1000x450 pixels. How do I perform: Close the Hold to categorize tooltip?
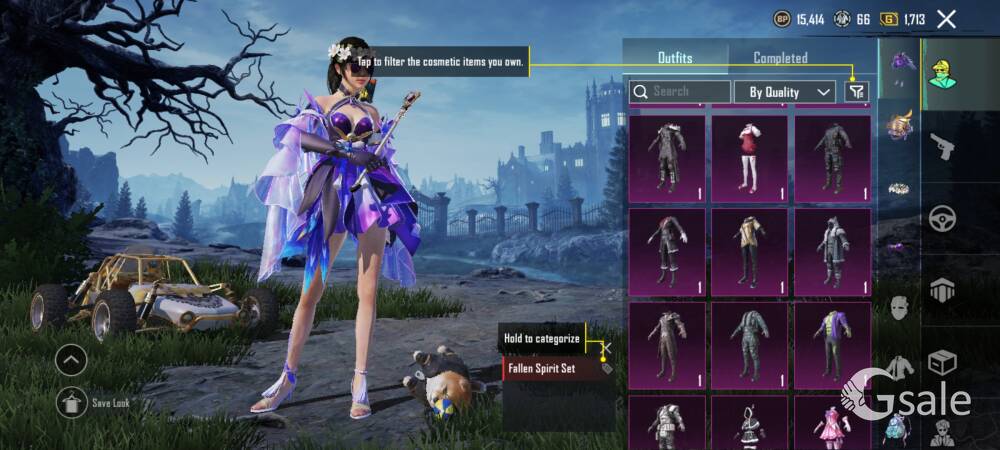click(x=605, y=348)
